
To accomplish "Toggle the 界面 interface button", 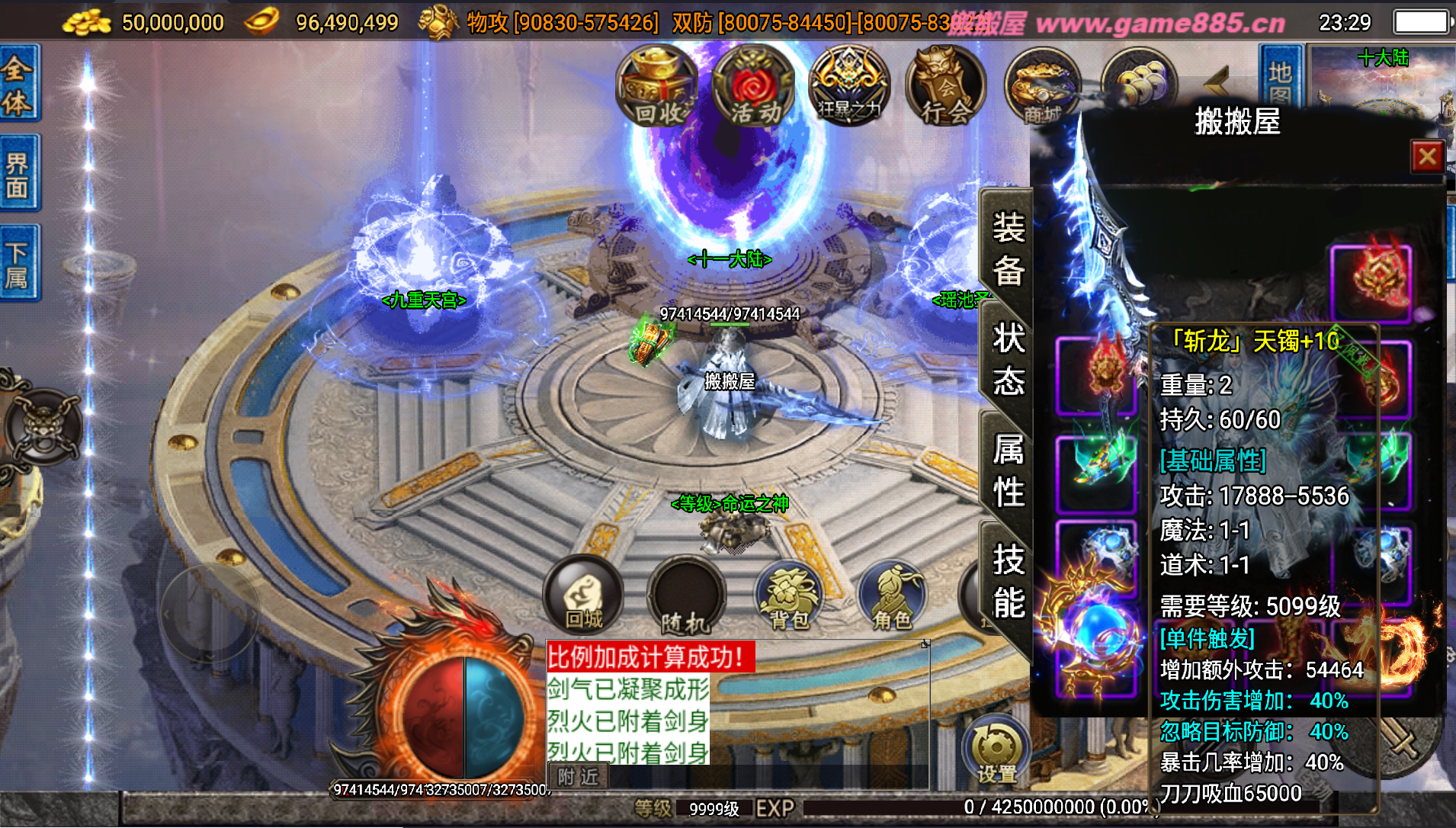I will (18, 175).
